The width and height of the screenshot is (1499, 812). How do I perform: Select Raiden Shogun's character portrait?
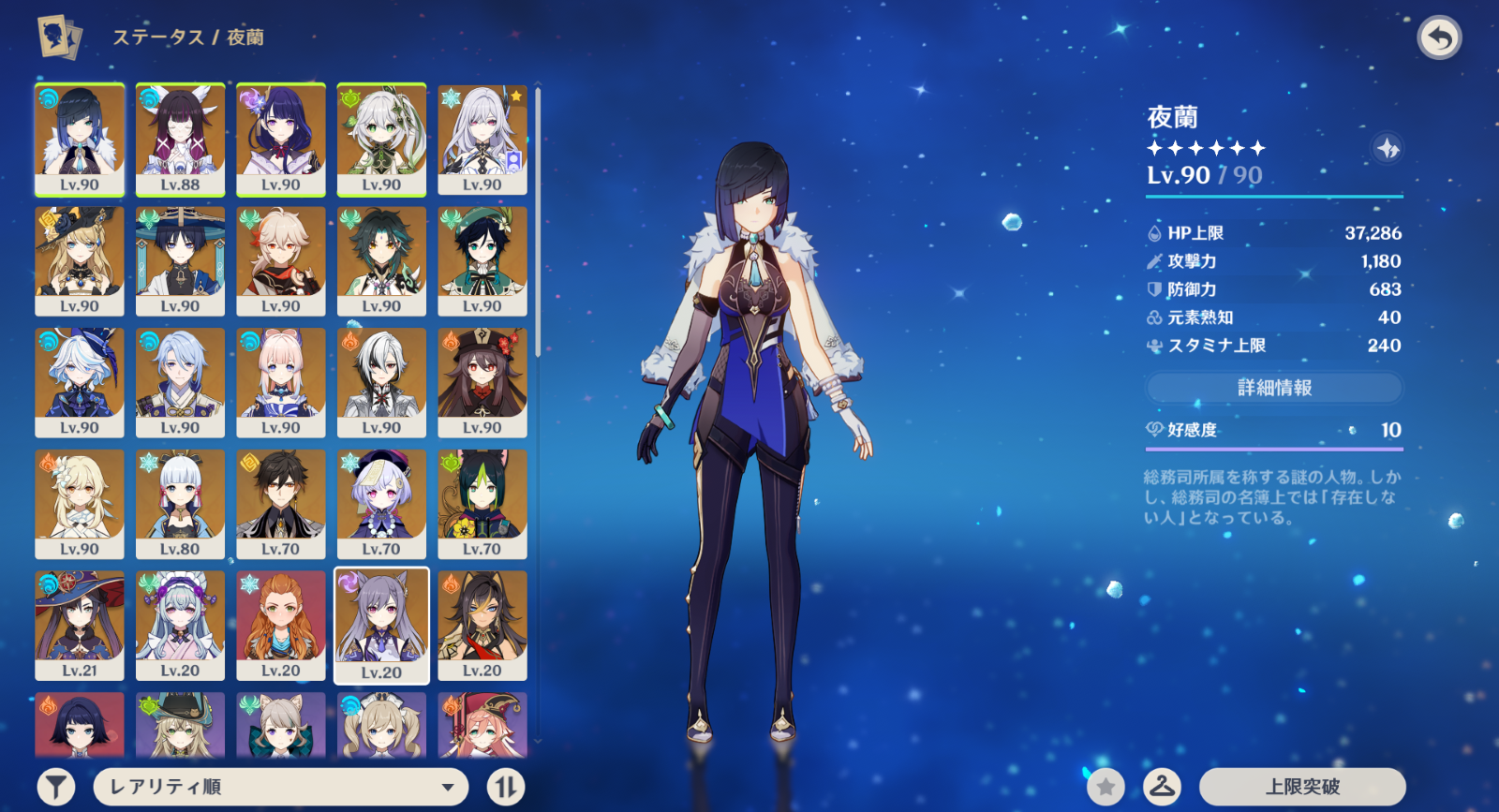point(281,139)
